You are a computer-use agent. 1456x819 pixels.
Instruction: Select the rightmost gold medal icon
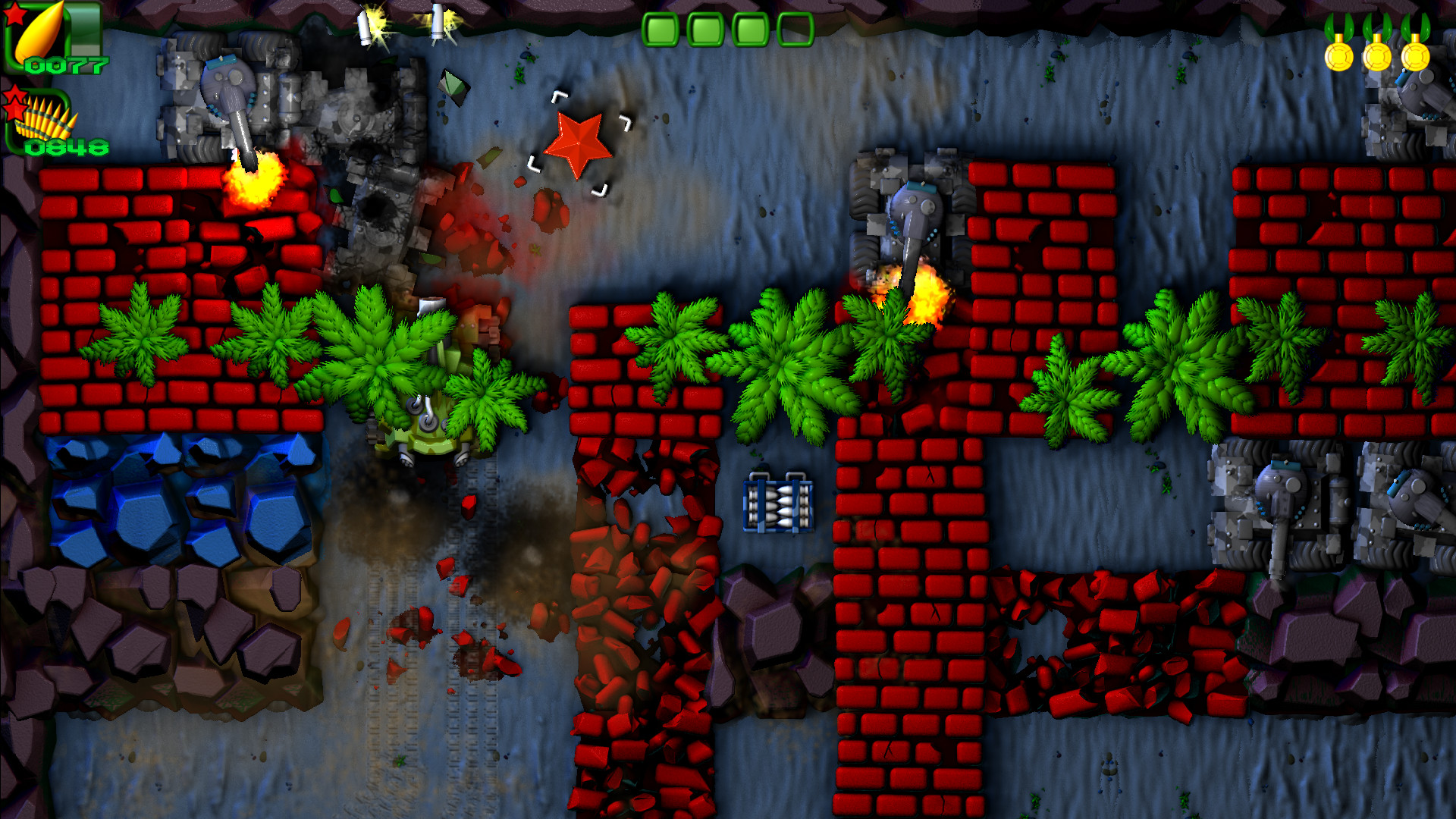[1414, 57]
